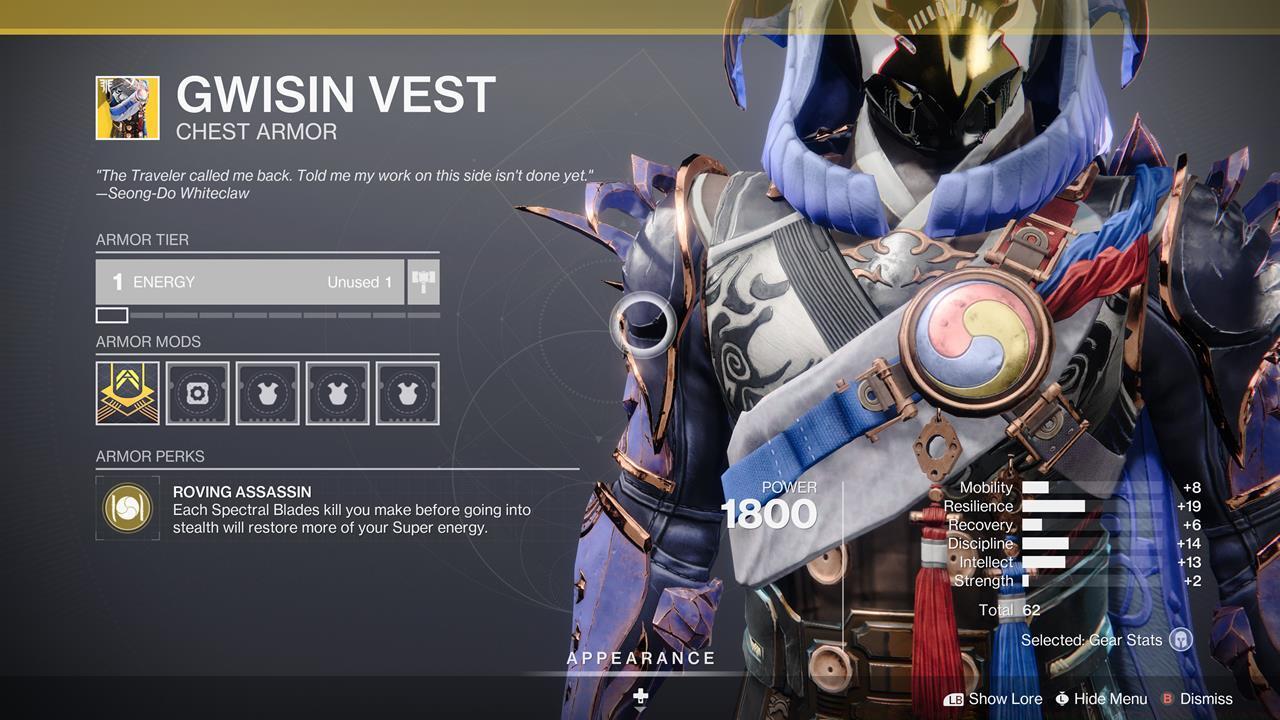Open the Appearance customization menu
Viewport: 1280px width, 720px height.
pos(640,658)
